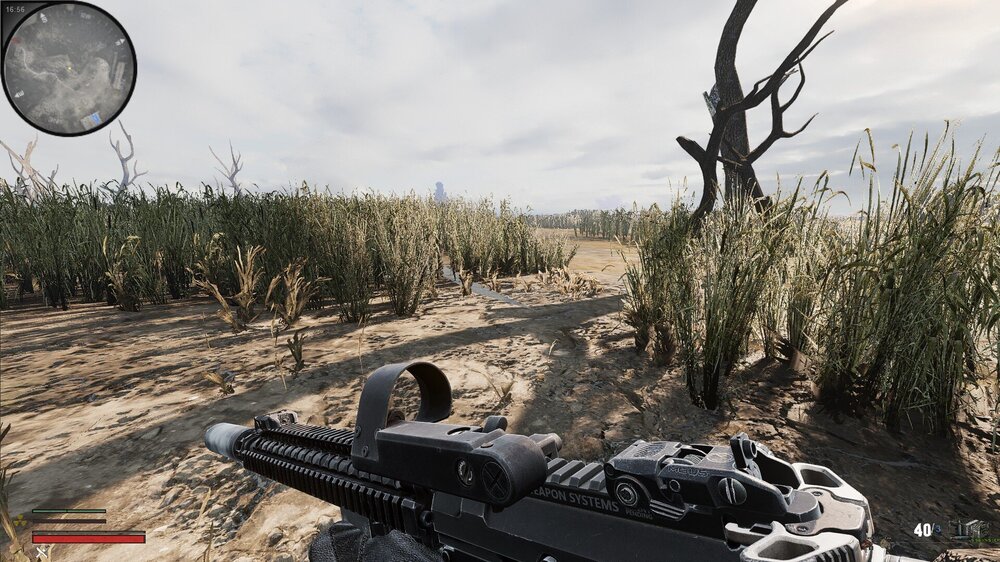Select the equipped weapon icon beside ammo

968,529
